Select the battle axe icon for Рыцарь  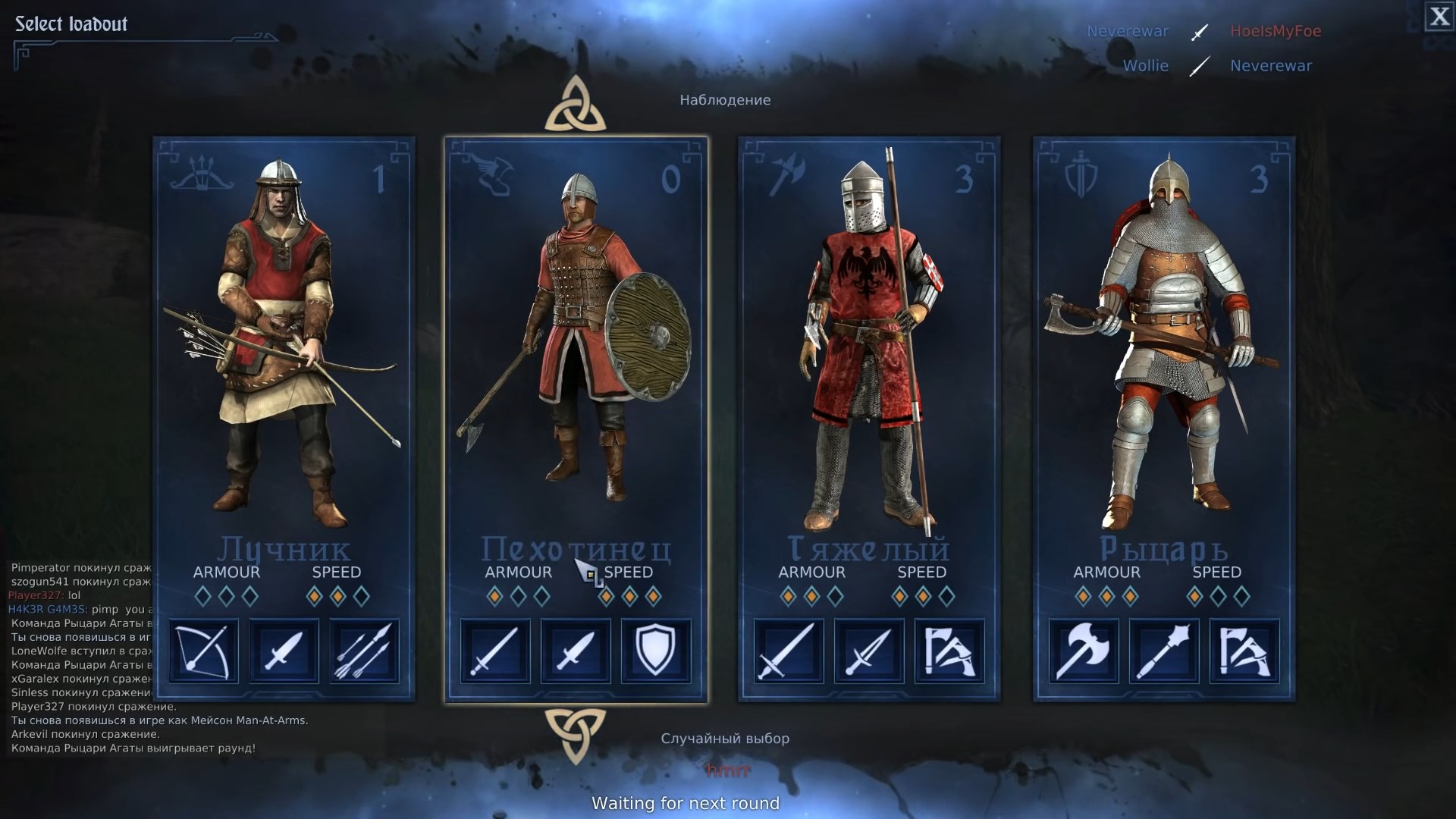coord(1084,651)
